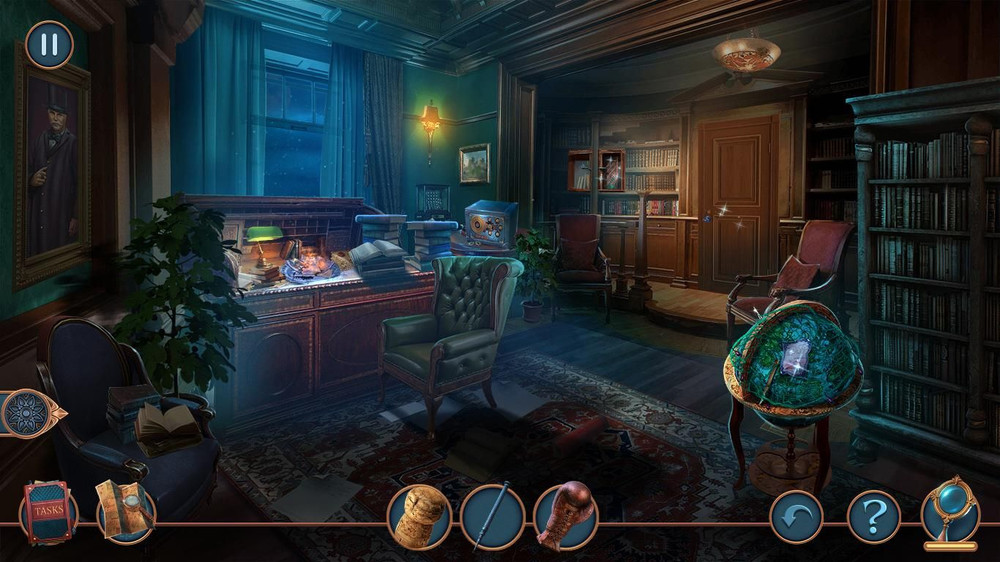Select the thin needle tool slot

click(492, 516)
